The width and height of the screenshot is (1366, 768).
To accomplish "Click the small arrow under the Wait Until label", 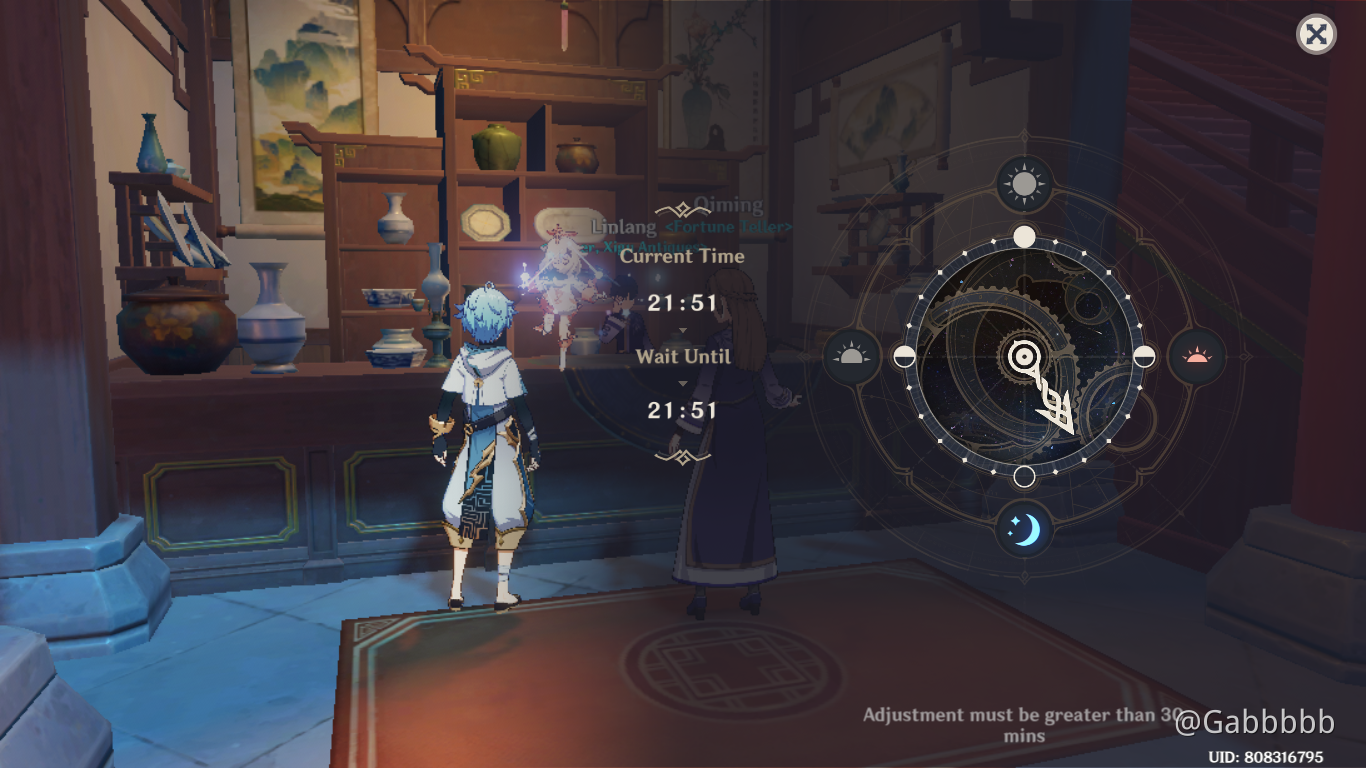I will [x=683, y=385].
